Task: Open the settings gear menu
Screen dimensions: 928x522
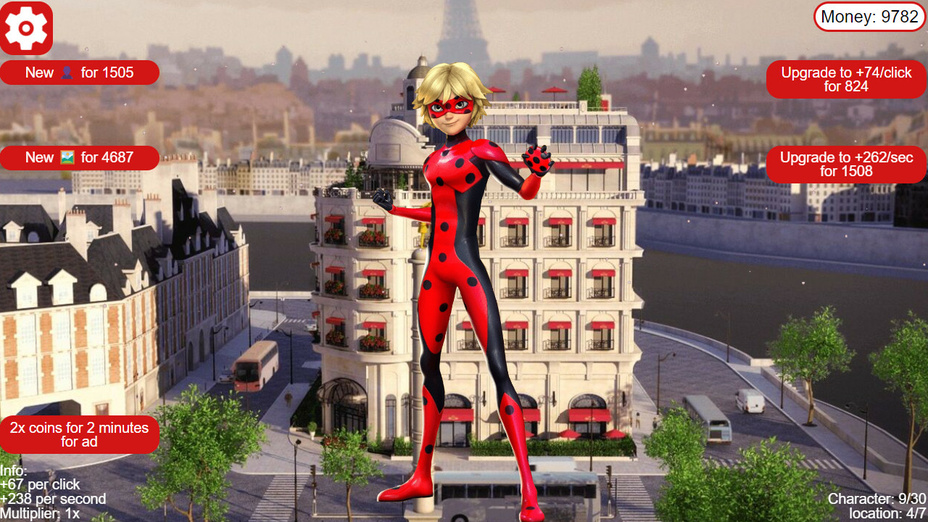Action: [x=26, y=28]
